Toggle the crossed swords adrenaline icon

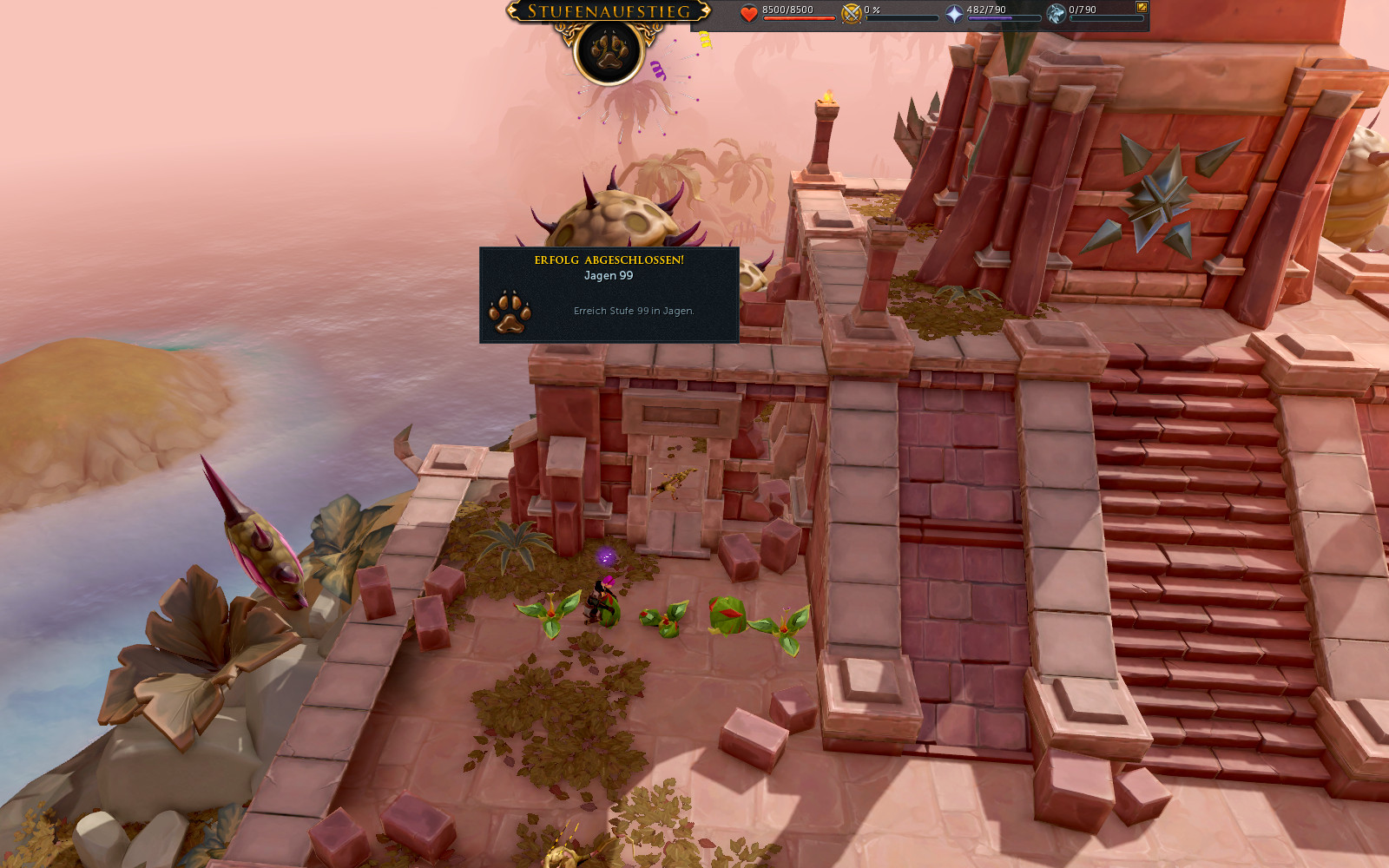tap(852, 13)
